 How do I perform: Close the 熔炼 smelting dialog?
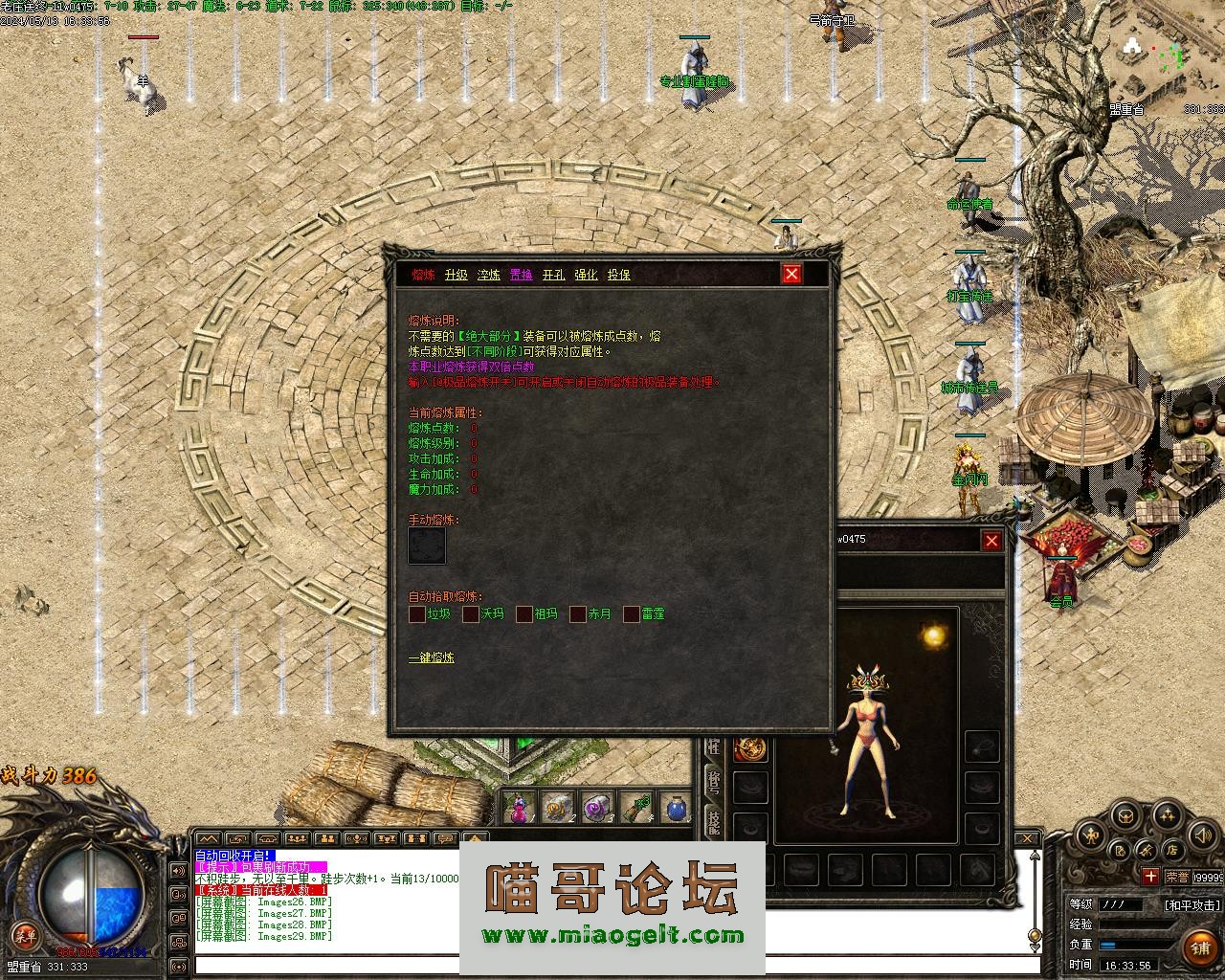click(791, 275)
